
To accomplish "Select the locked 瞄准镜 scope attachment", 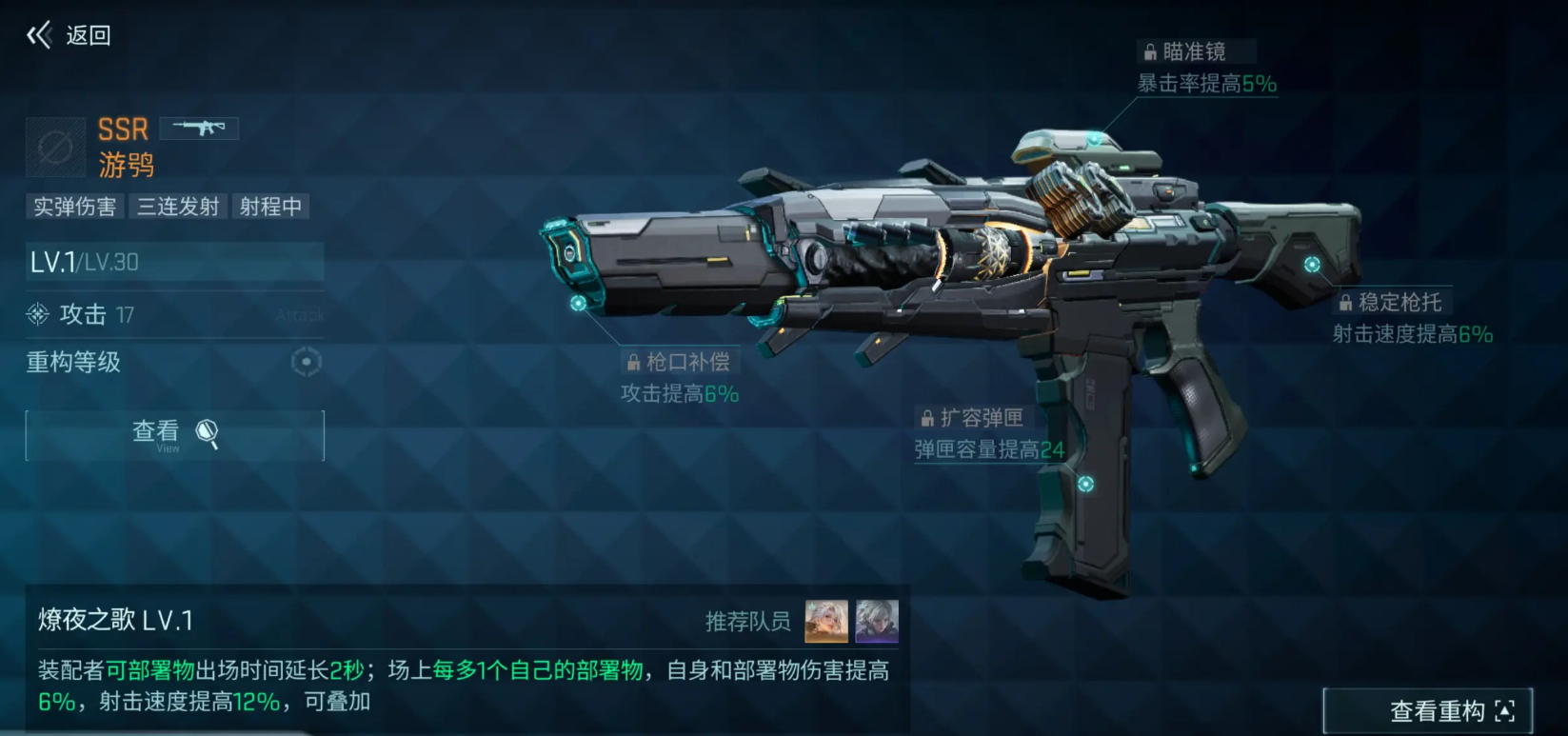I will [x=1195, y=51].
